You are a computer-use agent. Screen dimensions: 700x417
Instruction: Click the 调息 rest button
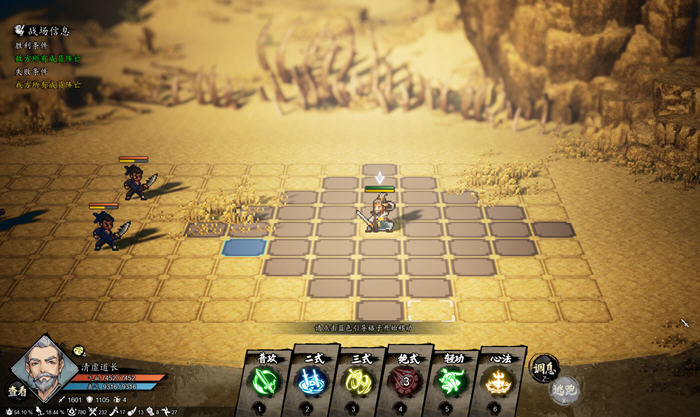[x=543, y=367]
